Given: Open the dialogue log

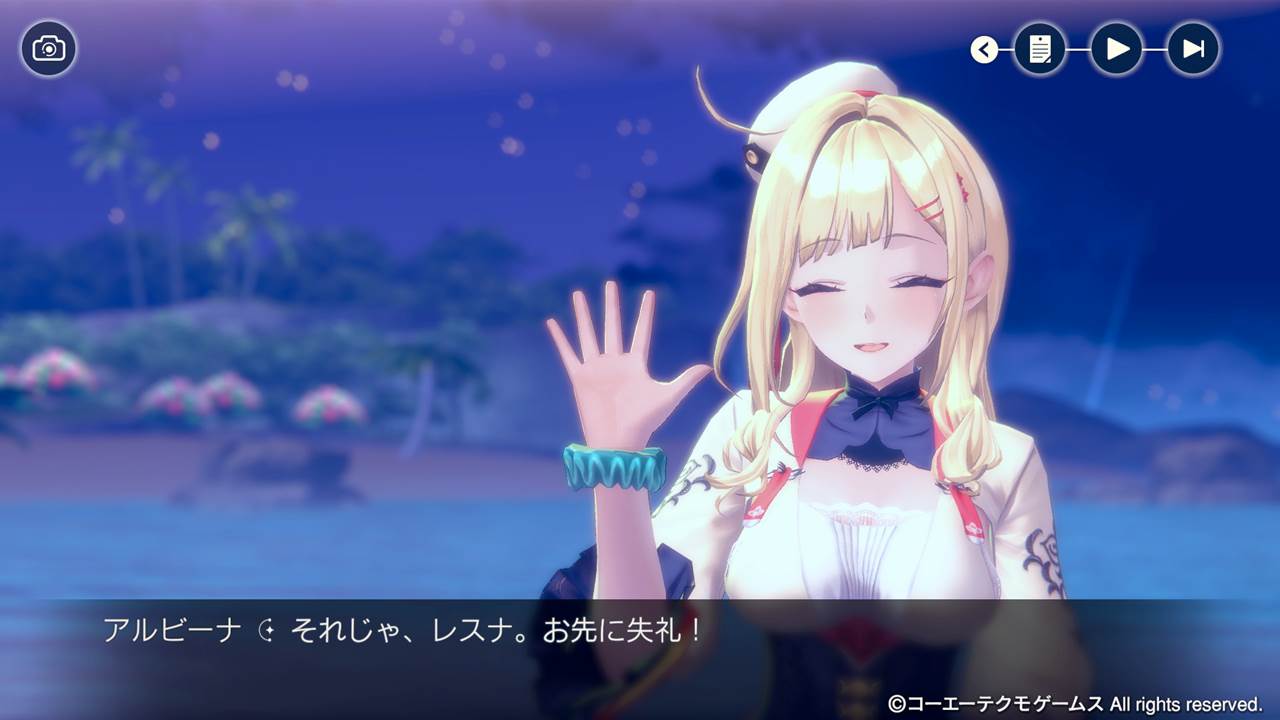Looking at the screenshot, I should pos(1040,49).
